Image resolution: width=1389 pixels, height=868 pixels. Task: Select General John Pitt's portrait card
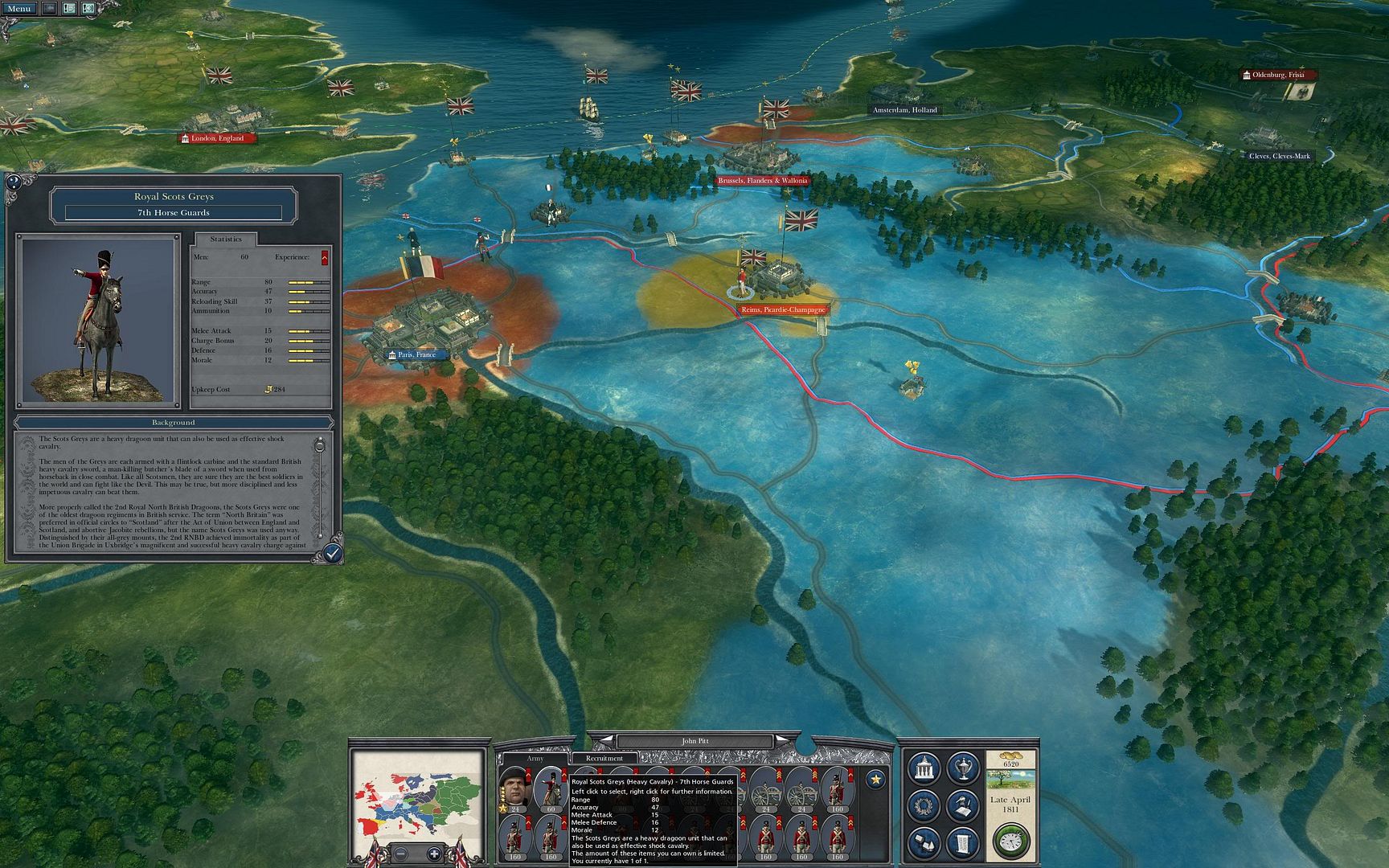coord(514,787)
